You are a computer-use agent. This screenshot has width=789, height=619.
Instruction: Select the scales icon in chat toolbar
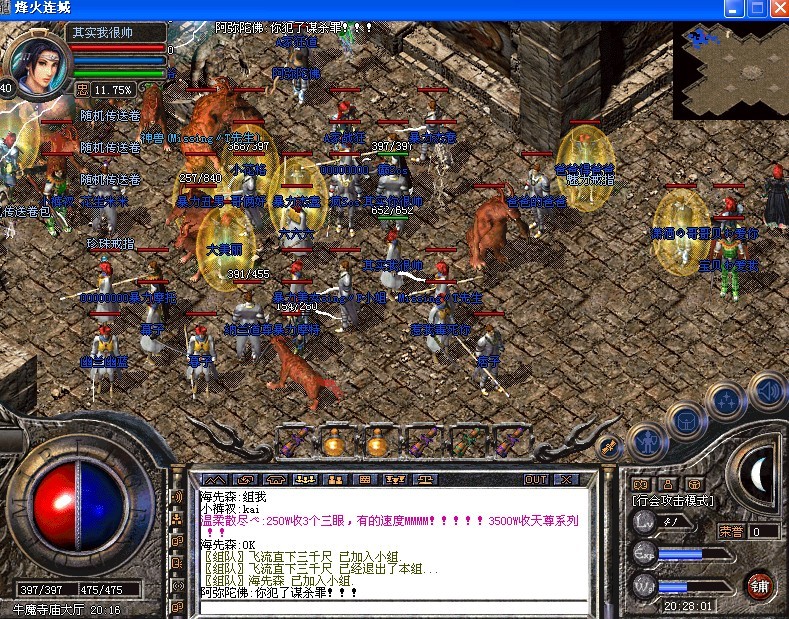[426, 480]
